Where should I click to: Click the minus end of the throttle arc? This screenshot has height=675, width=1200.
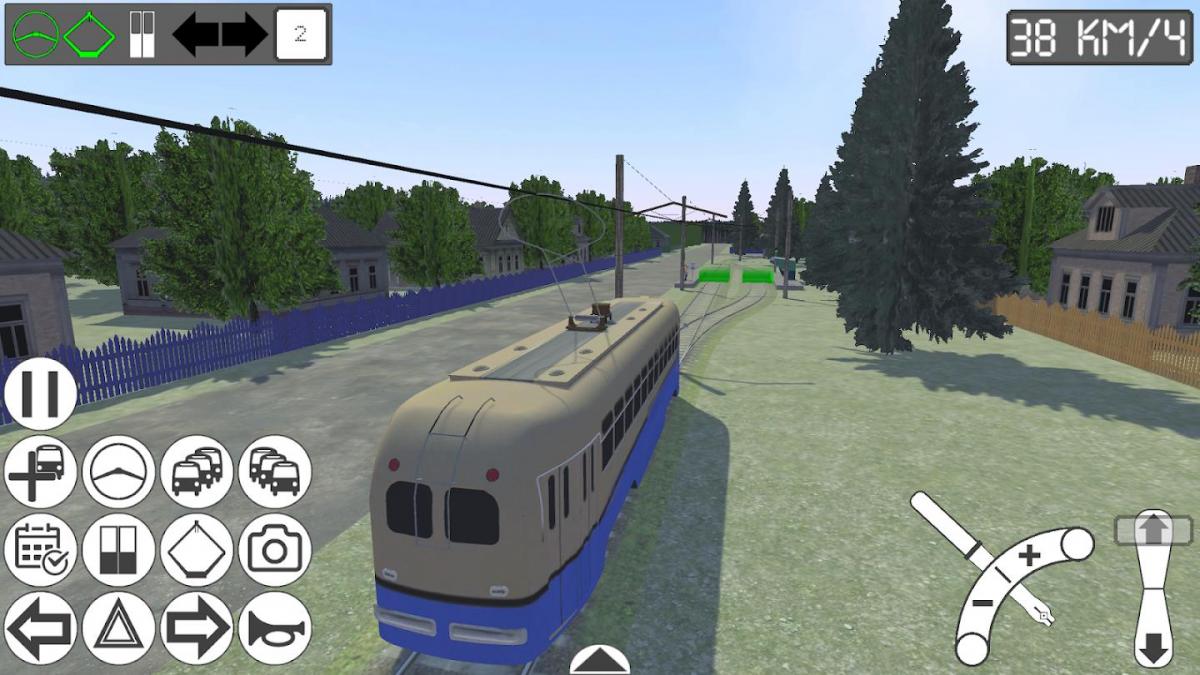pos(971,648)
